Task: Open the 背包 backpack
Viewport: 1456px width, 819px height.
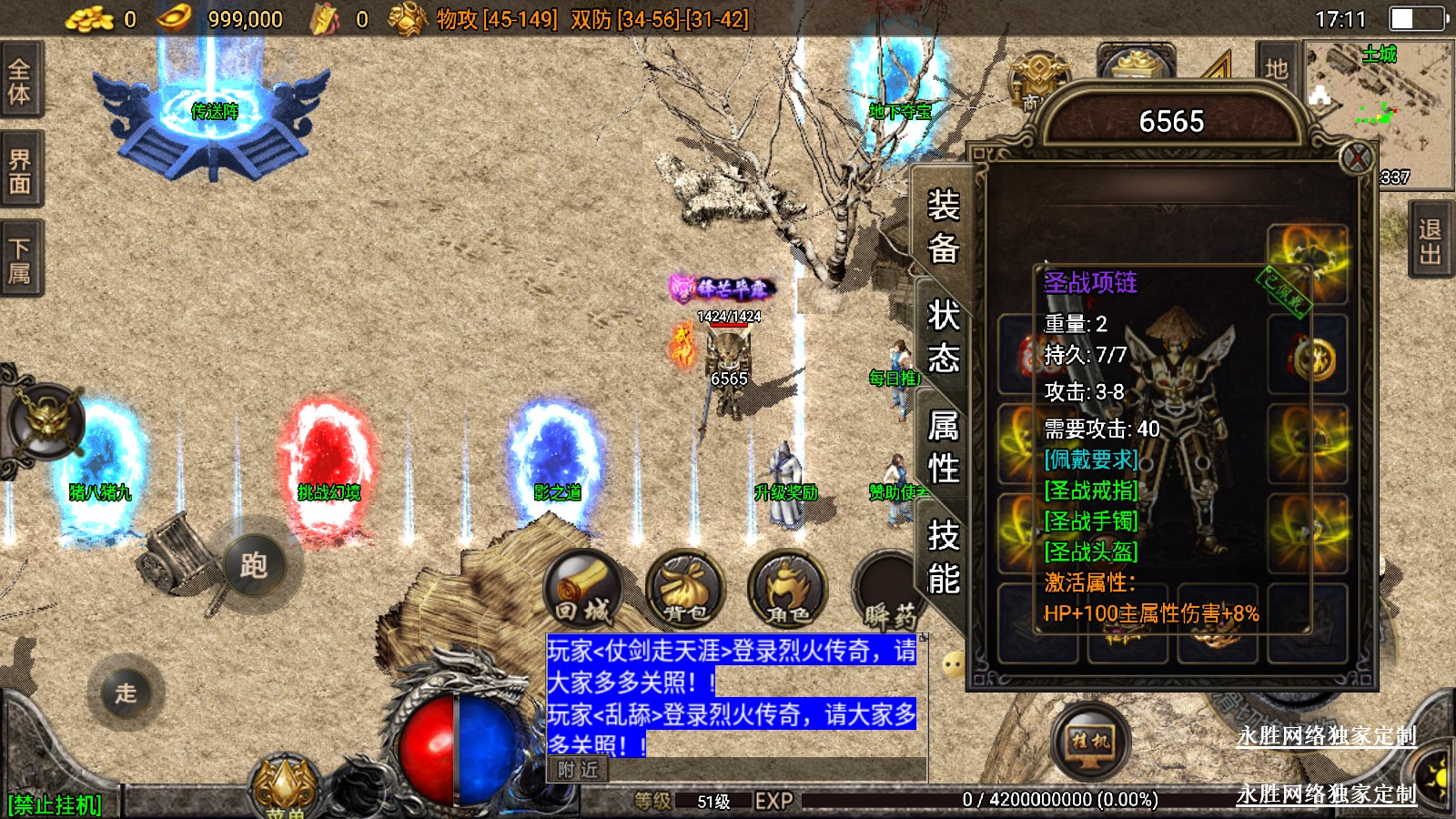Action: (x=685, y=591)
